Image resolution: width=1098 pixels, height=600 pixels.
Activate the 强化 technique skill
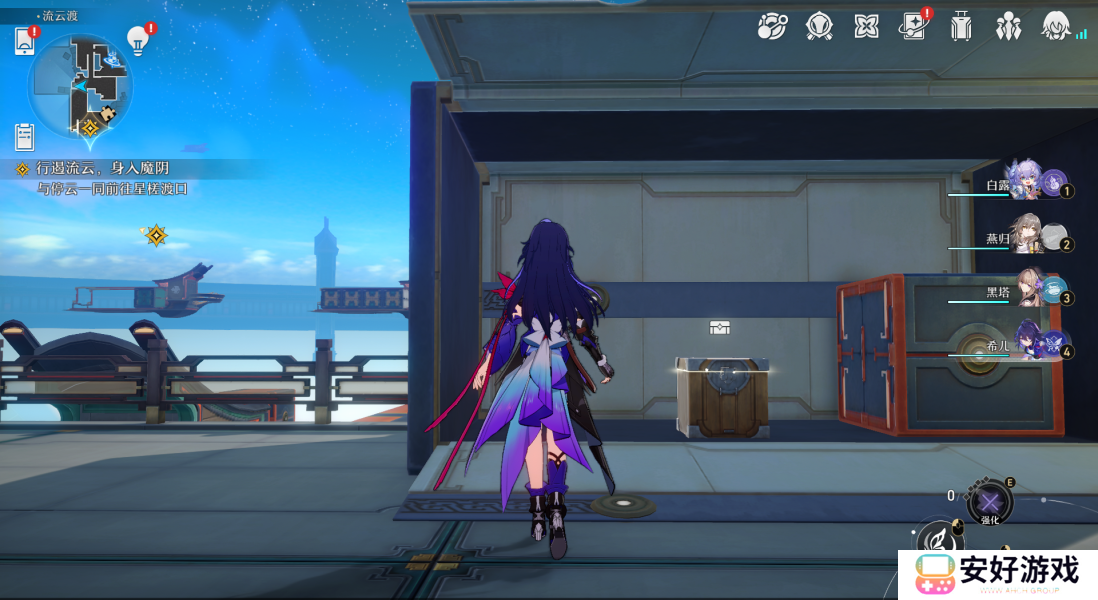(989, 502)
